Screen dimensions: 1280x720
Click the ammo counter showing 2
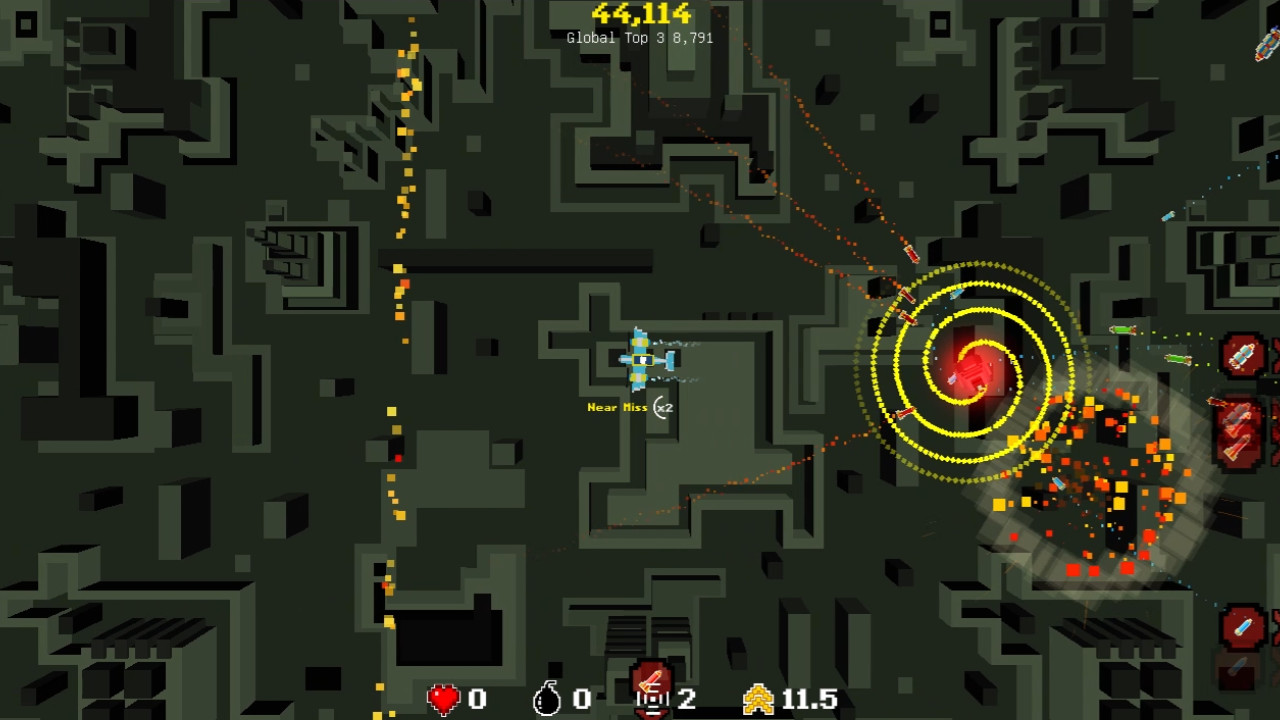pyautogui.click(x=687, y=698)
